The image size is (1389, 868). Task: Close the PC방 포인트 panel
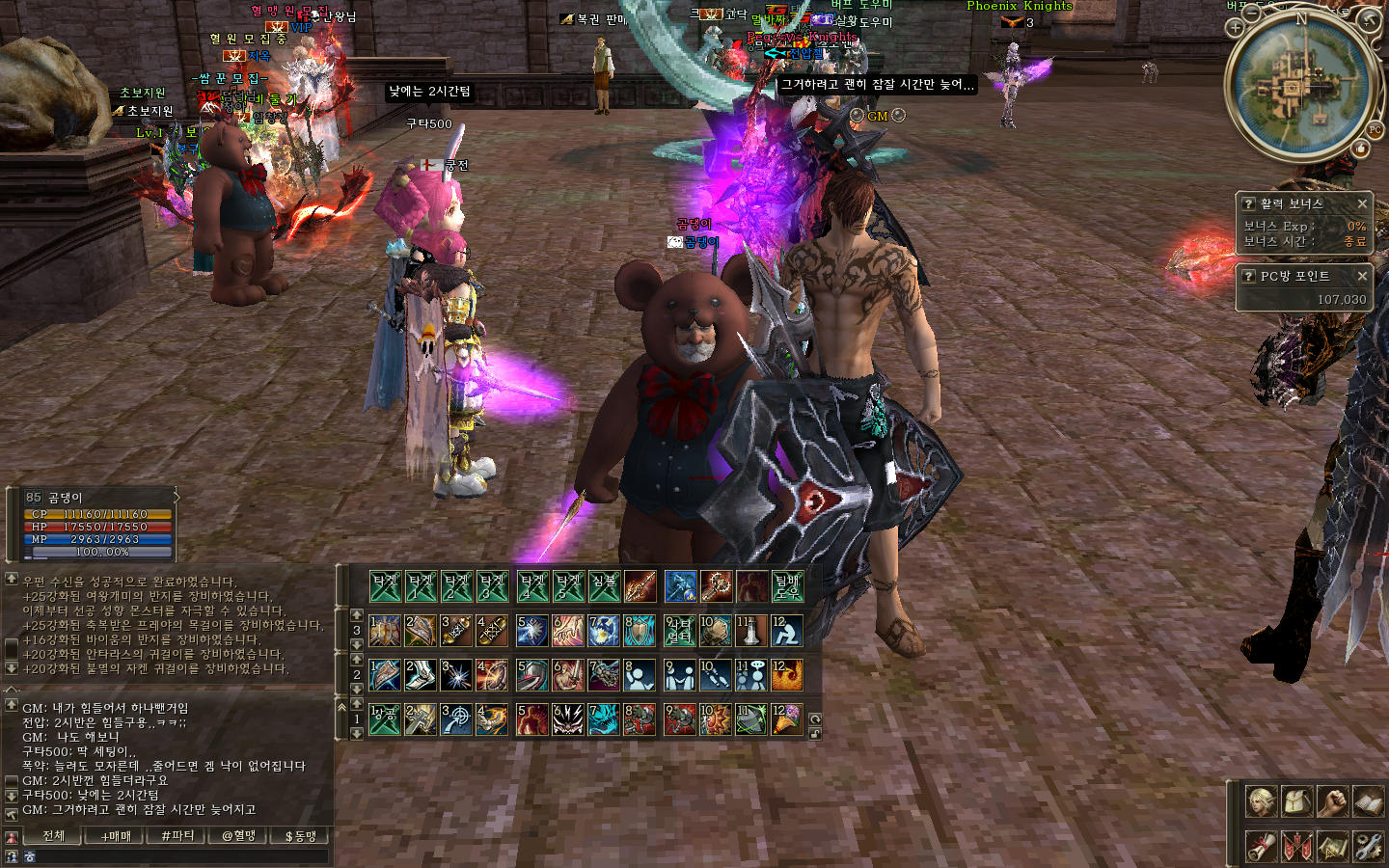1362,276
